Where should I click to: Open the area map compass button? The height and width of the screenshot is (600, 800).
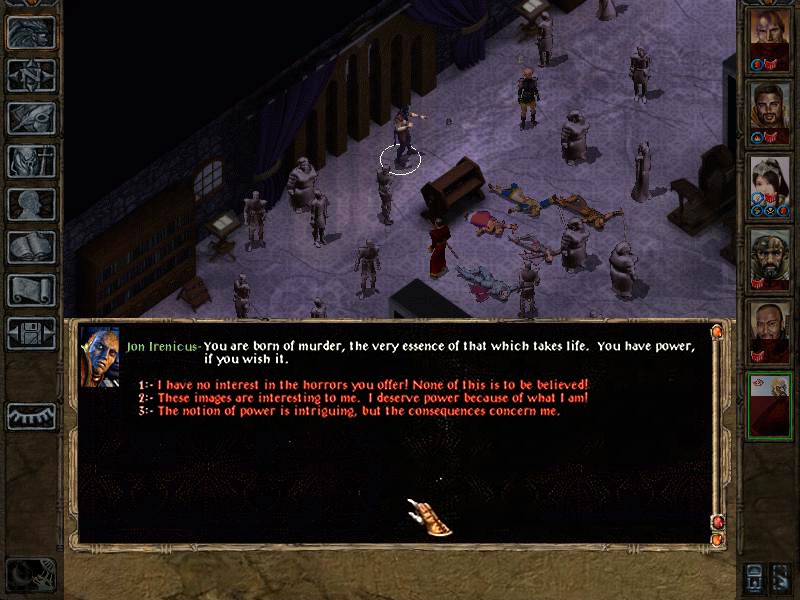[31, 75]
